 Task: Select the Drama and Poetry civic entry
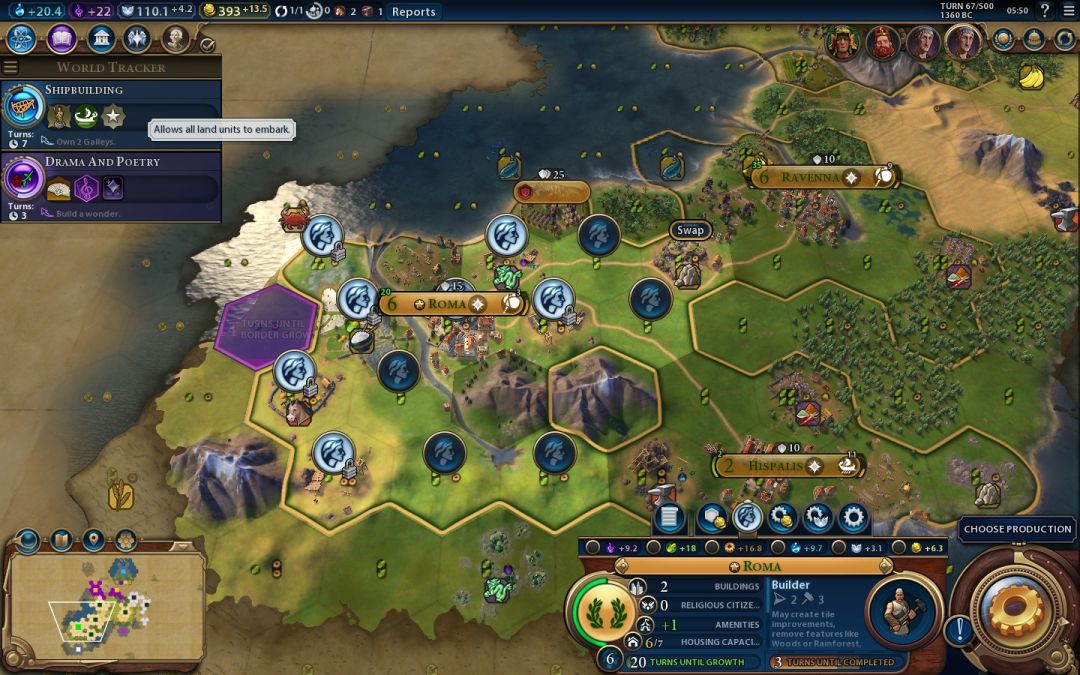pos(110,186)
